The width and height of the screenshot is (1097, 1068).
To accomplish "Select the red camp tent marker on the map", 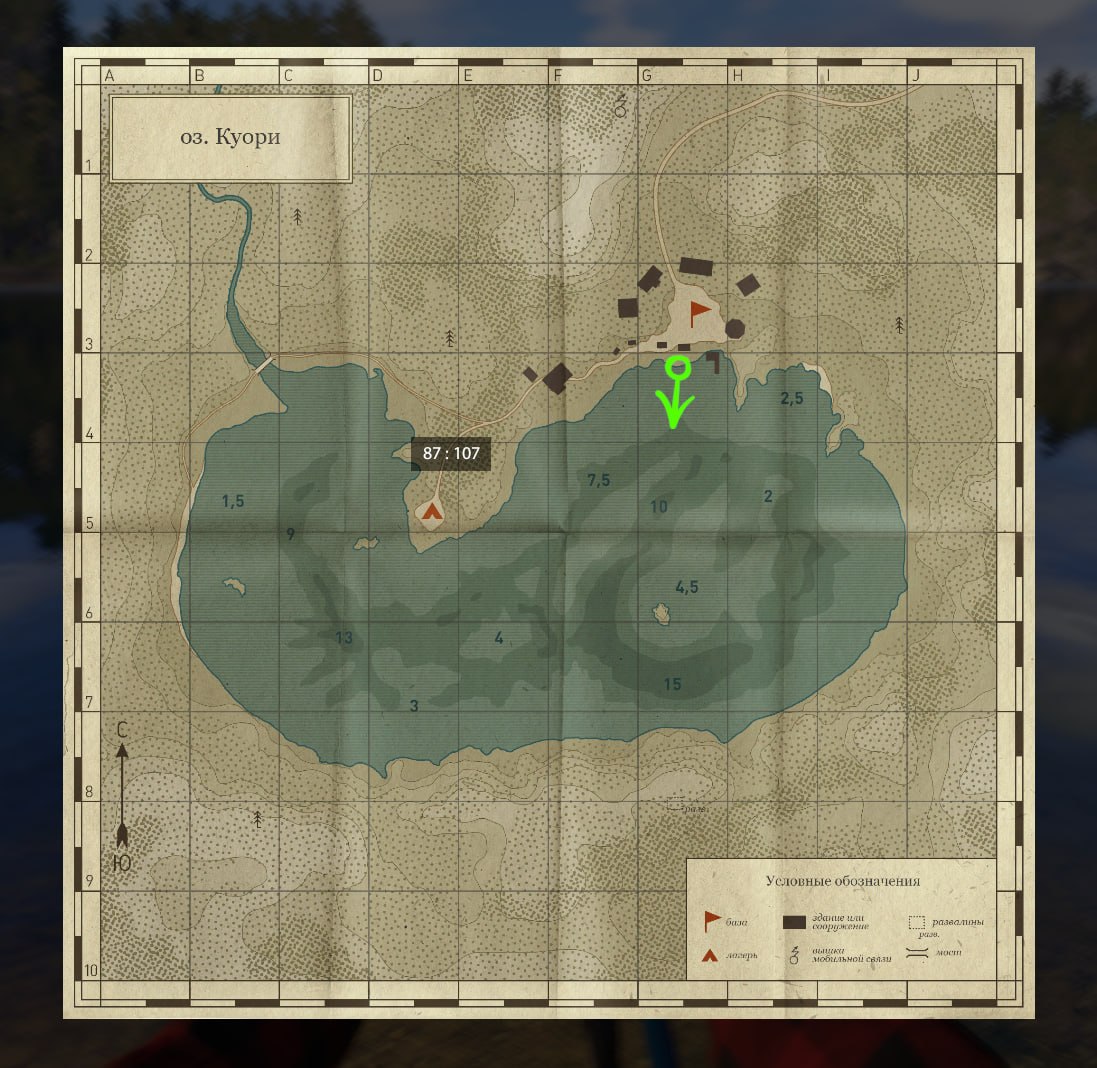I will tap(432, 513).
